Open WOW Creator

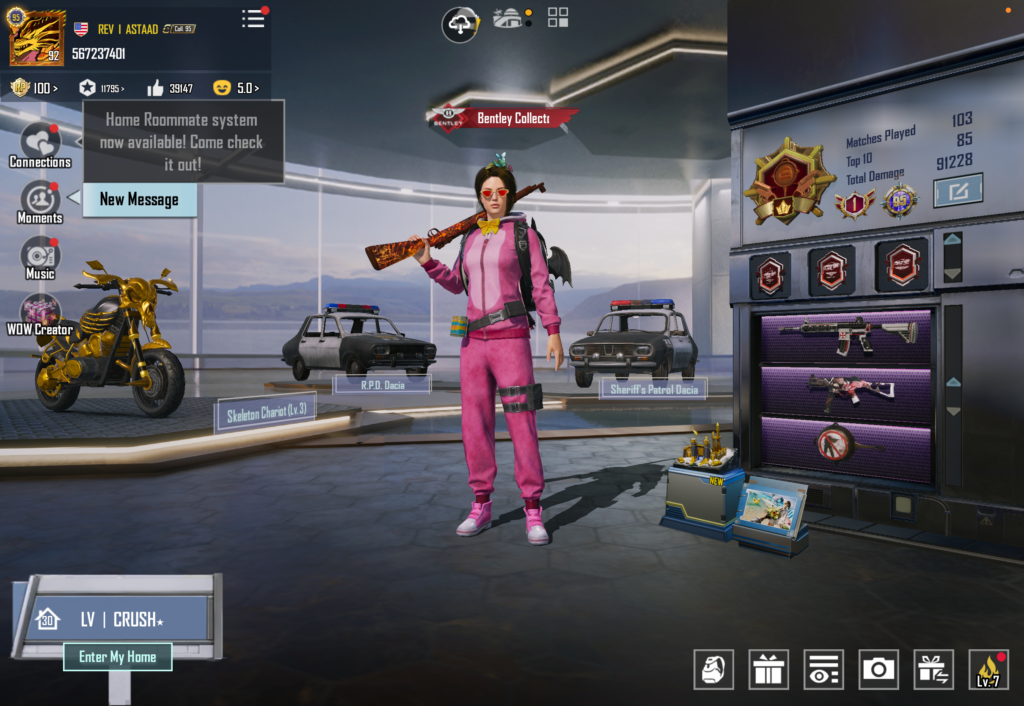(x=40, y=314)
